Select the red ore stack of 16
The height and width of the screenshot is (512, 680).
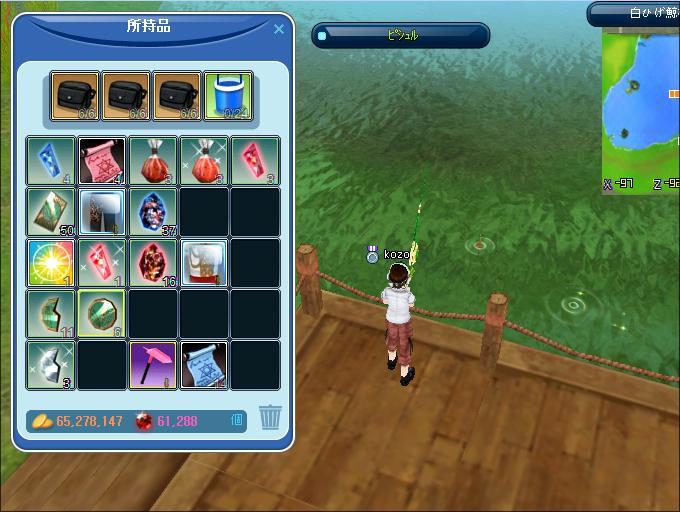153,263
